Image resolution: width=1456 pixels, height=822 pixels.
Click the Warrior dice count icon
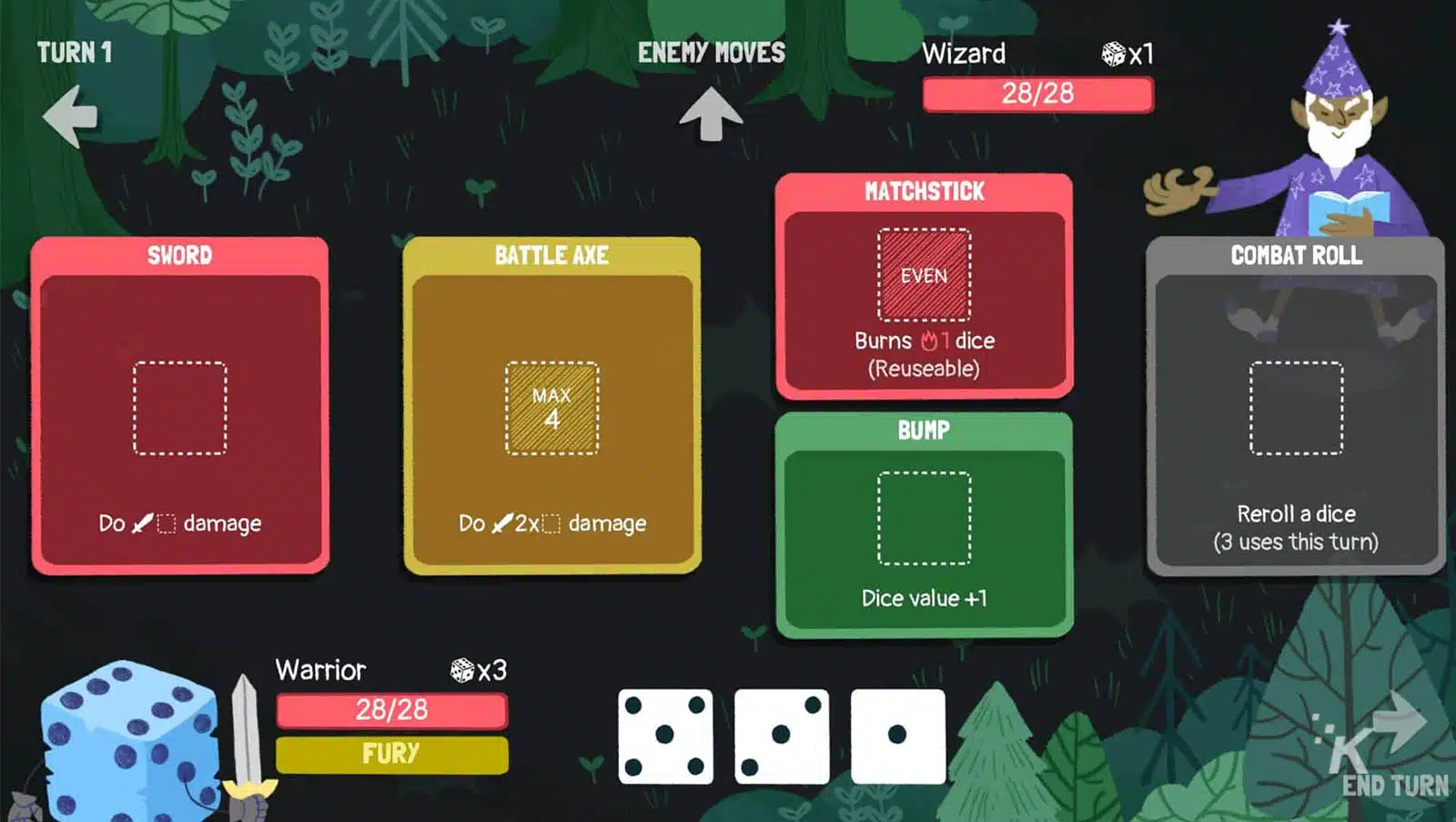coord(461,671)
